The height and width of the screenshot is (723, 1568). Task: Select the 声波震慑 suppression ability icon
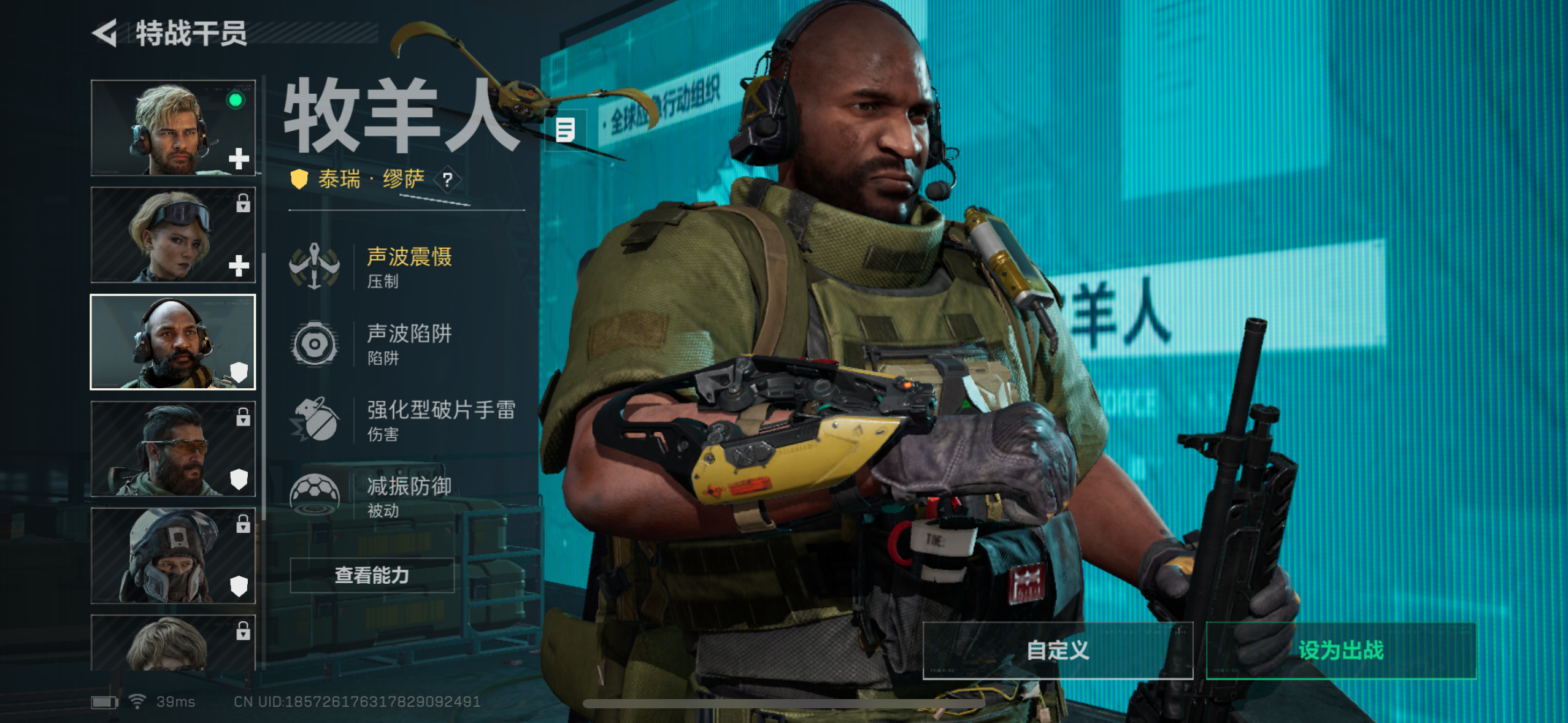(315, 267)
